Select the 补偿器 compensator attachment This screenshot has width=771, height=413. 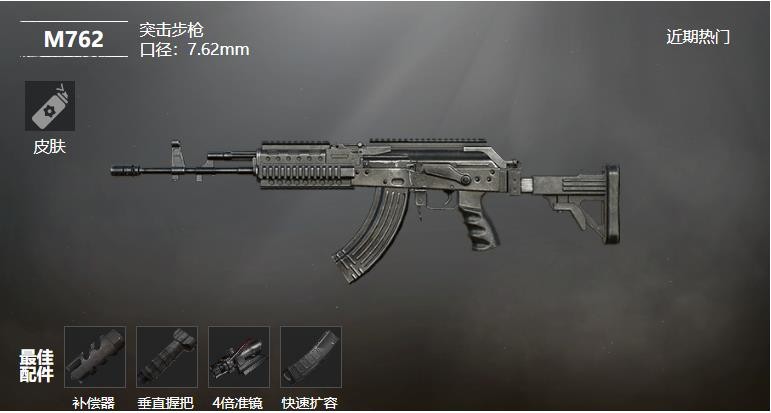[x=95, y=357]
